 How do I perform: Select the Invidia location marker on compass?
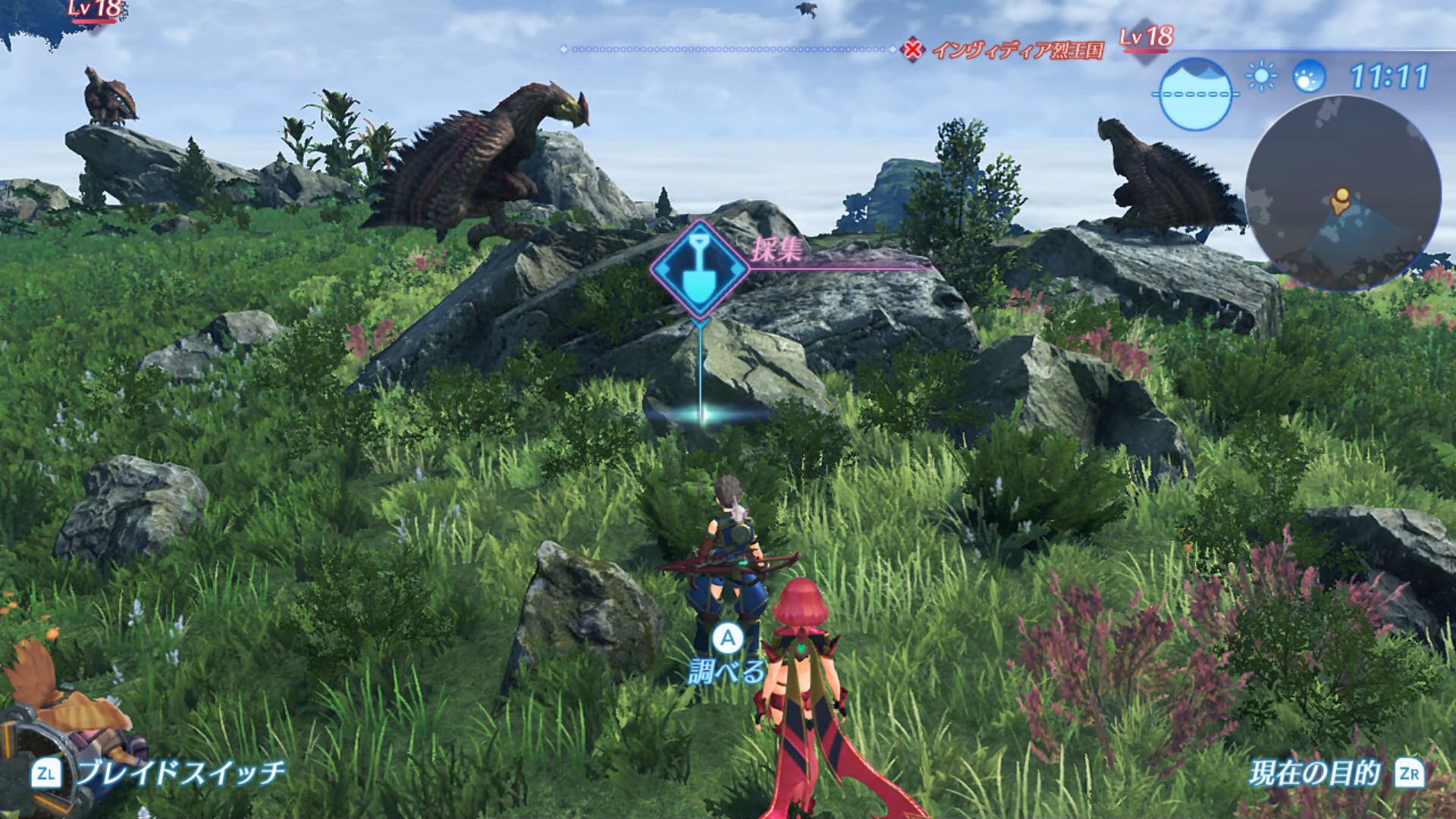(x=914, y=50)
